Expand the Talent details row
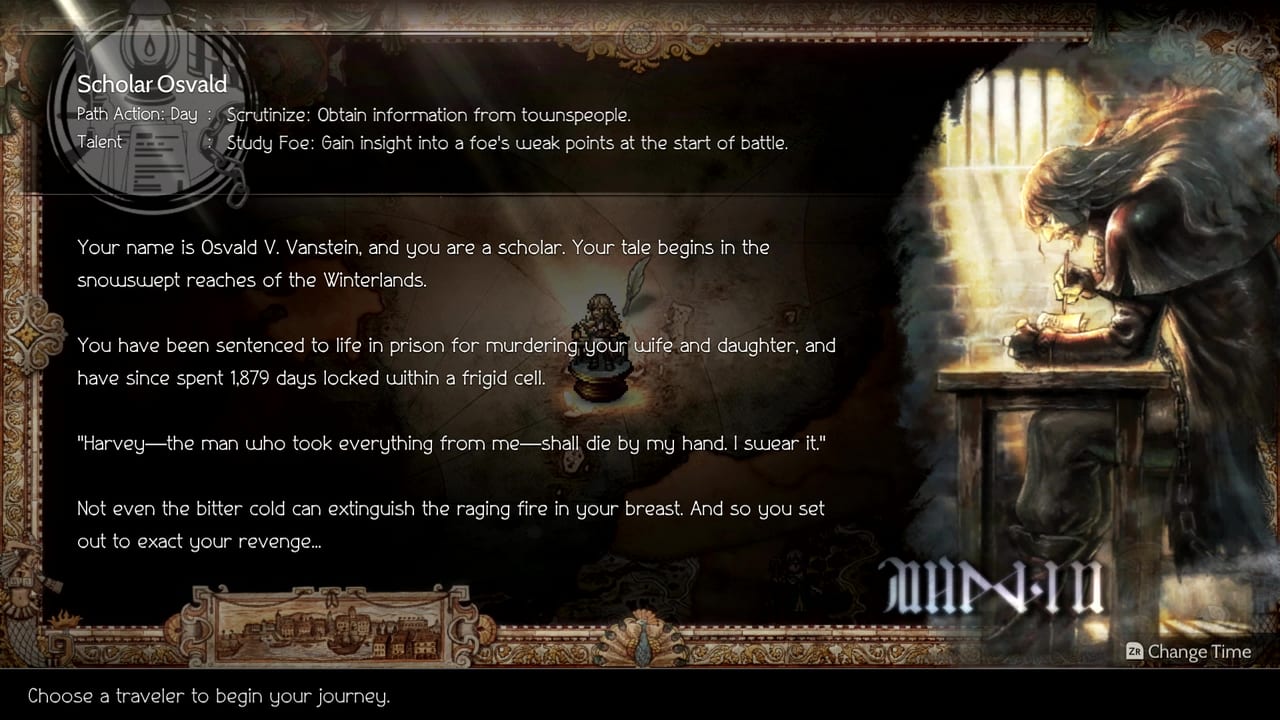Image resolution: width=1280 pixels, height=720 pixels. [x=100, y=142]
